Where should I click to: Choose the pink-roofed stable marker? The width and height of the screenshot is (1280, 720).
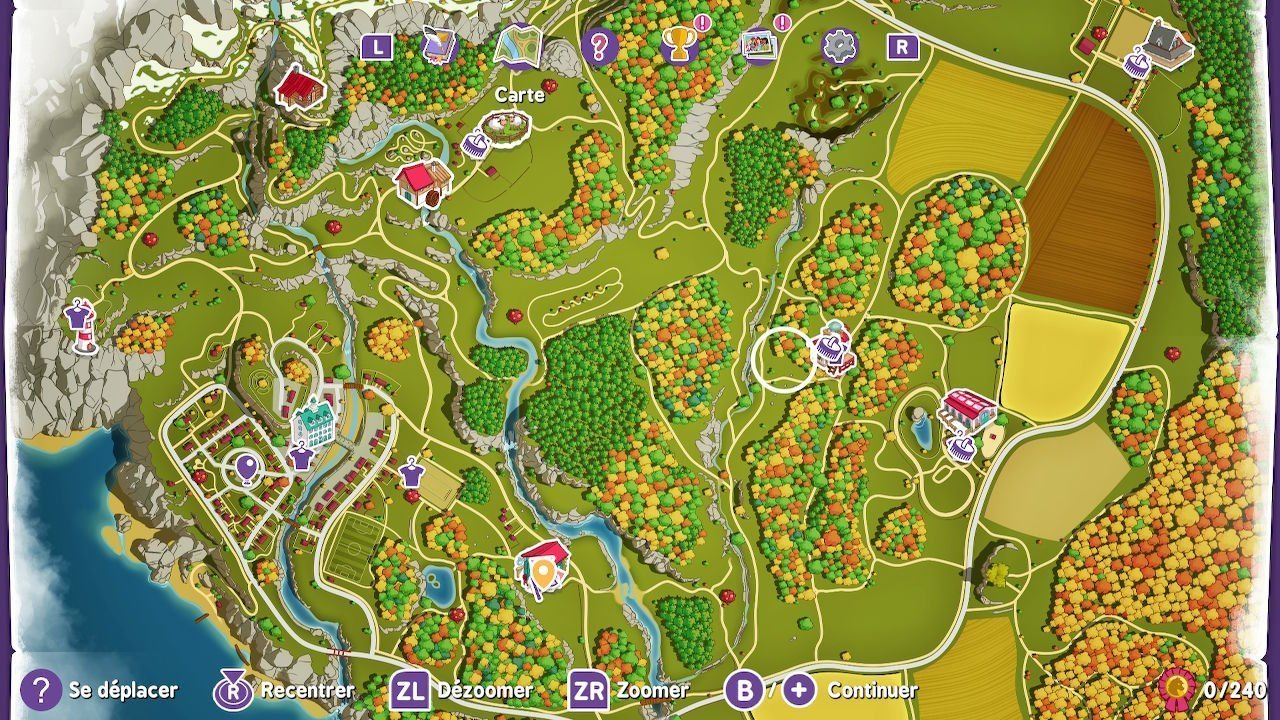tap(968, 409)
